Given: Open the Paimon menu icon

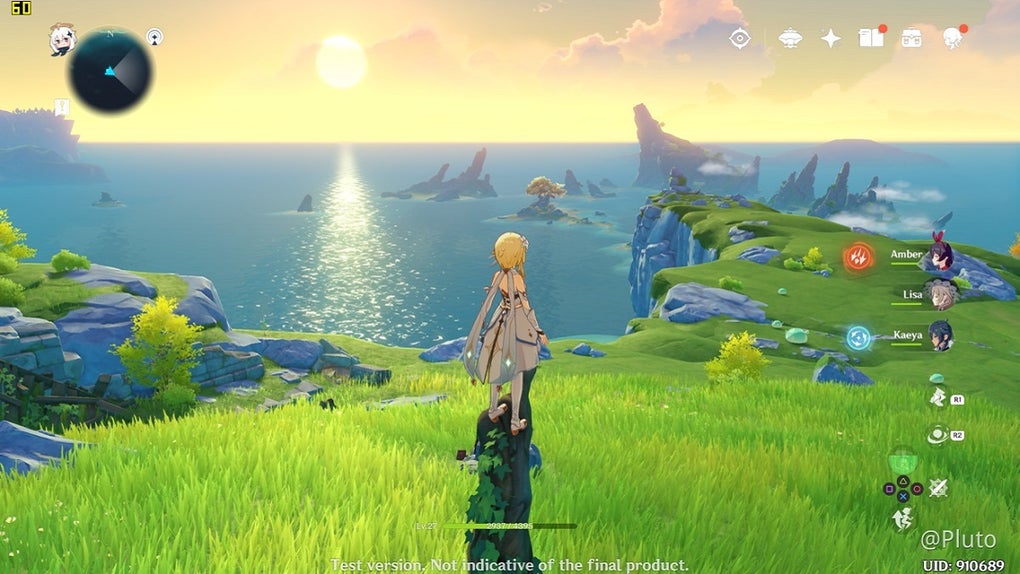Looking at the screenshot, I should pos(62,39).
